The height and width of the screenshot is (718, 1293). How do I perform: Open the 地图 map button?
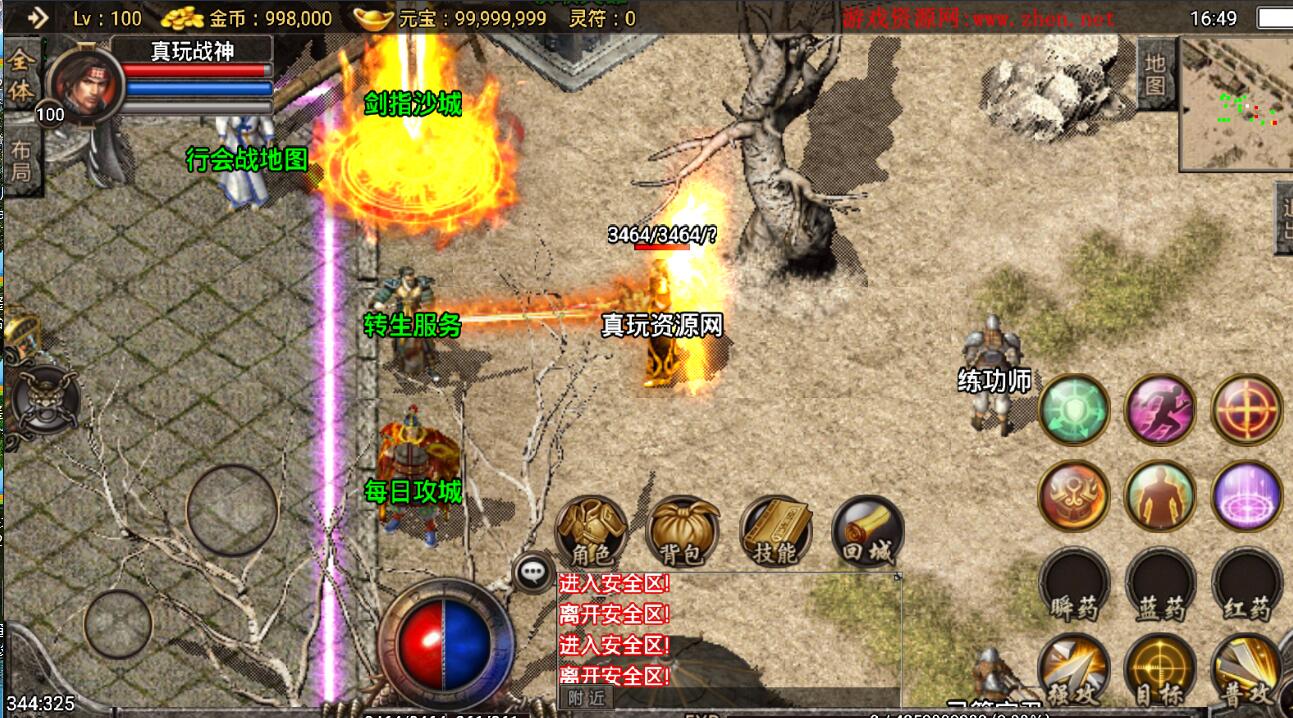(1155, 74)
